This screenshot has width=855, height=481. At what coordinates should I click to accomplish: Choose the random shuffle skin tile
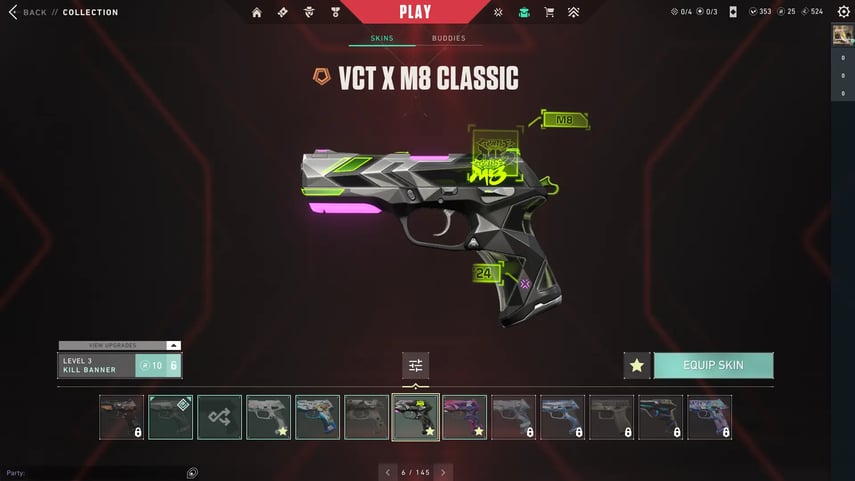tap(219, 417)
